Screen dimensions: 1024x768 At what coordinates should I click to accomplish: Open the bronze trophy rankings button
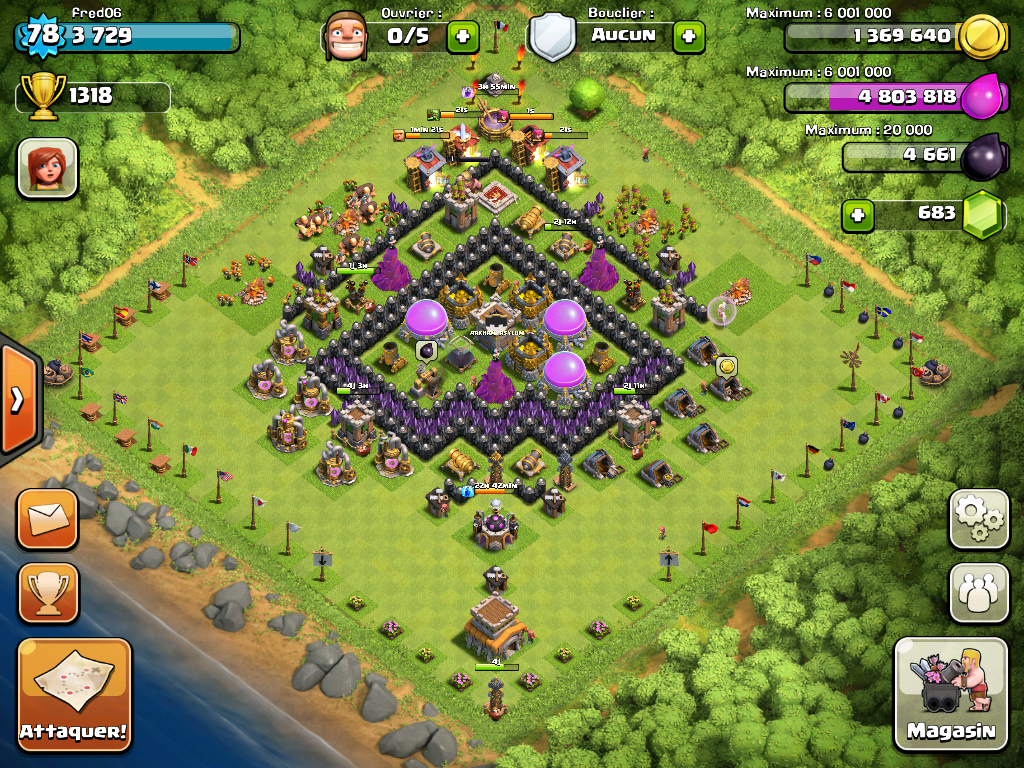[x=47, y=592]
